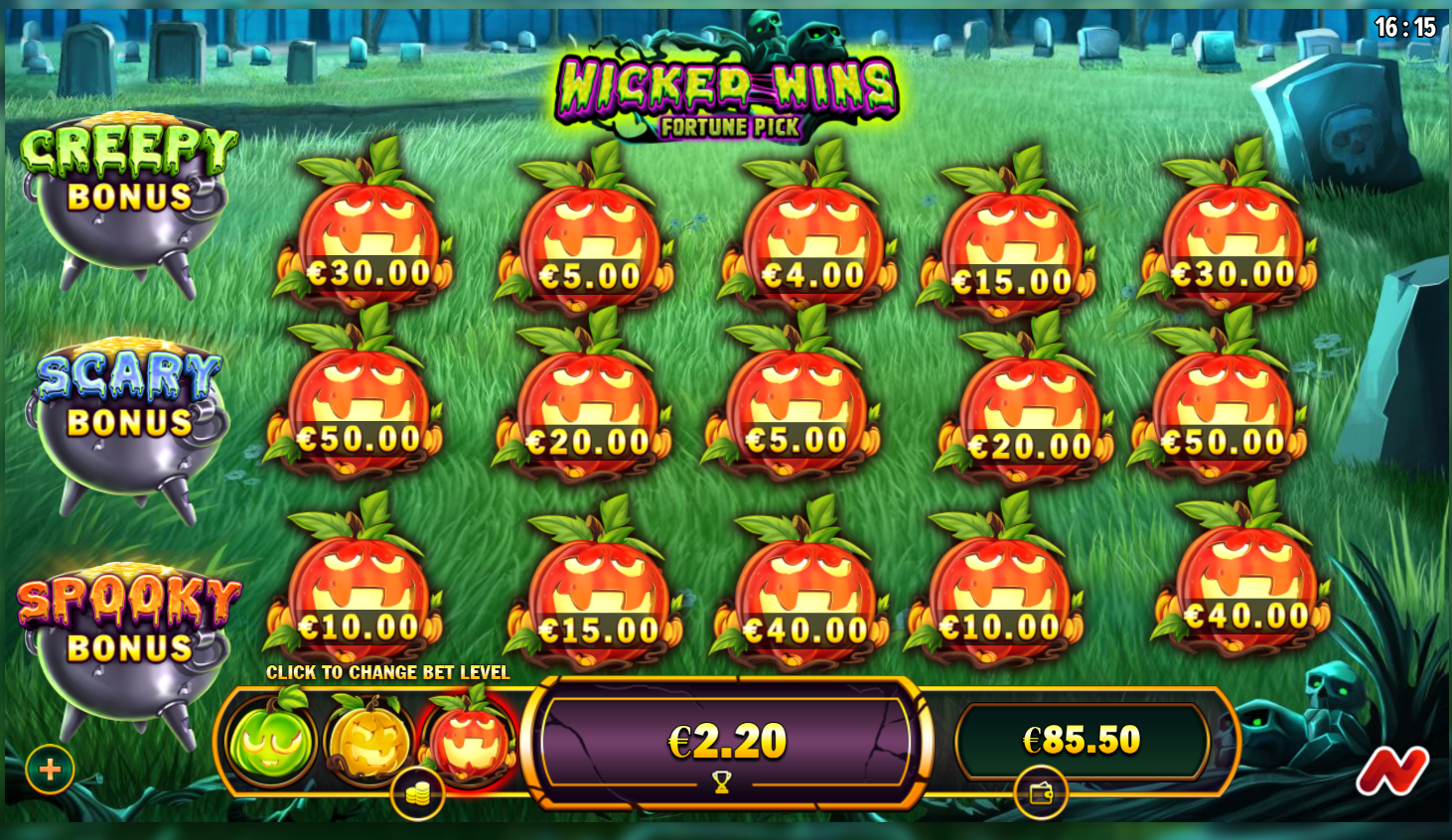
Task: Click the red N logo
Action: tap(1391, 771)
